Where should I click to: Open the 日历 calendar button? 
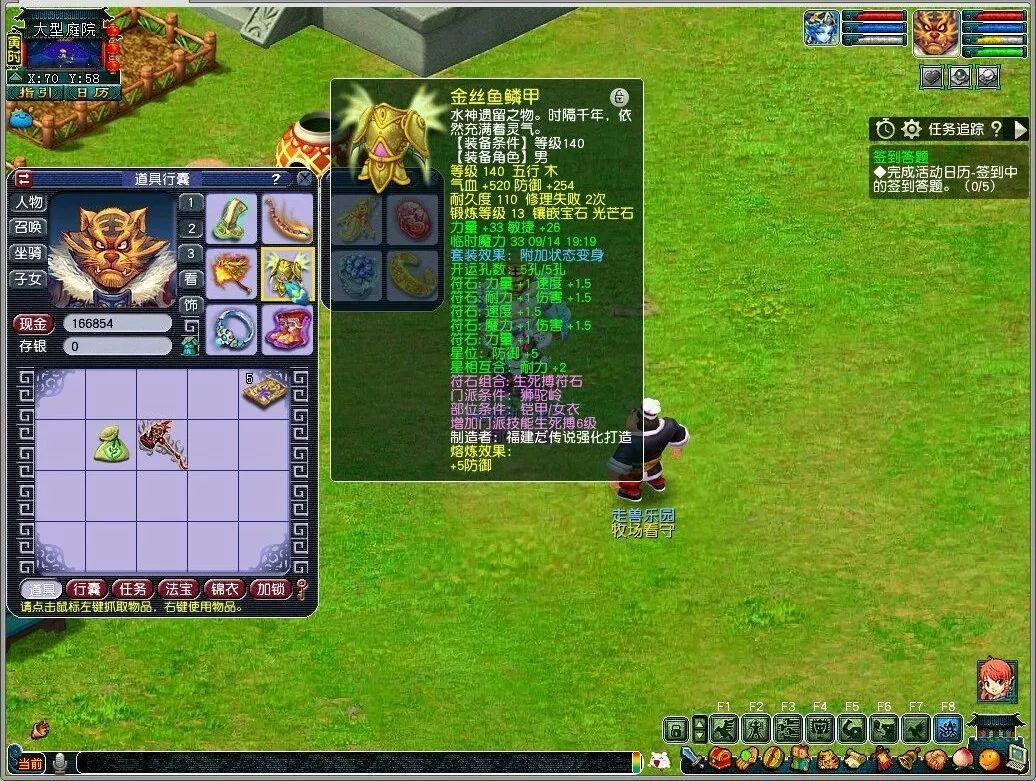[92, 92]
